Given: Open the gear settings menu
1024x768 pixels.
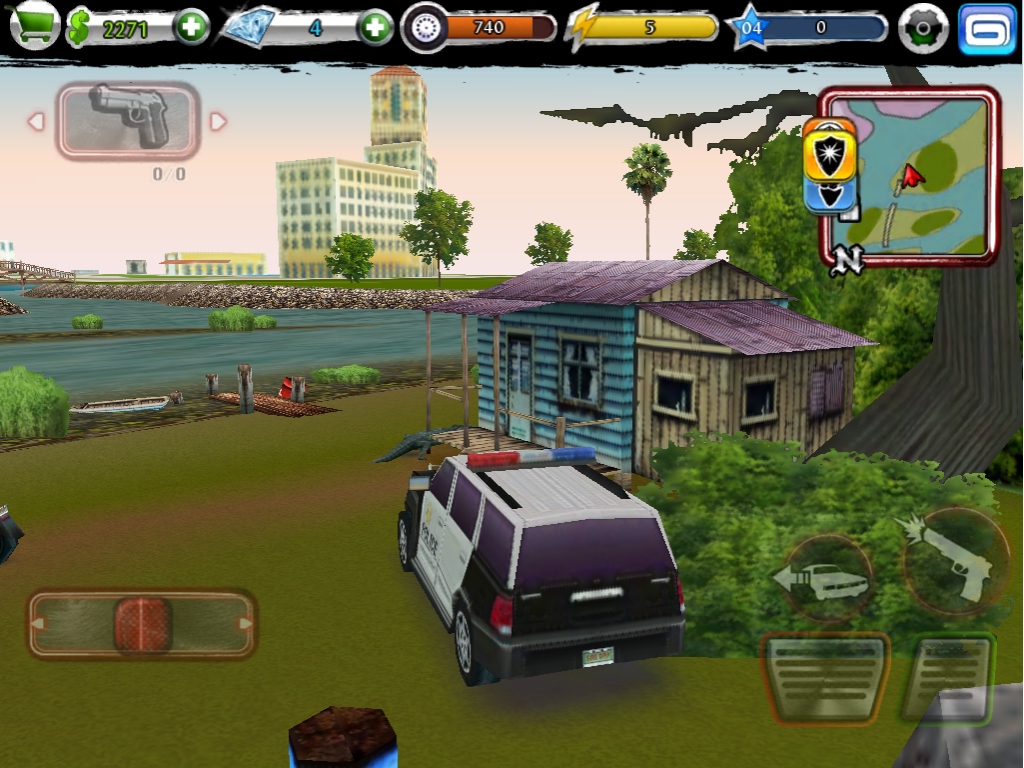Looking at the screenshot, I should (922, 28).
